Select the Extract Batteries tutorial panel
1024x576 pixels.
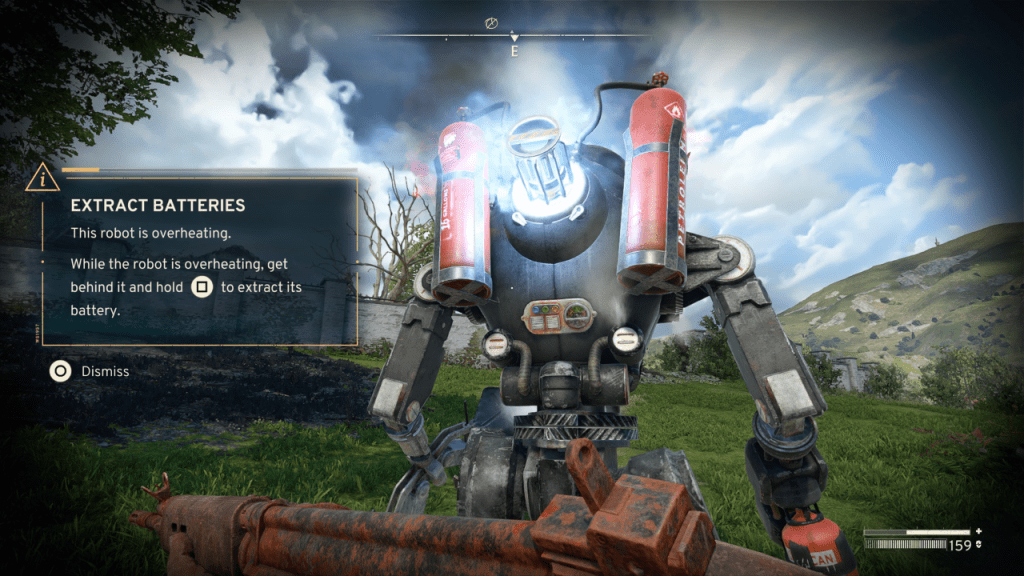pyautogui.click(x=200, y=260)
